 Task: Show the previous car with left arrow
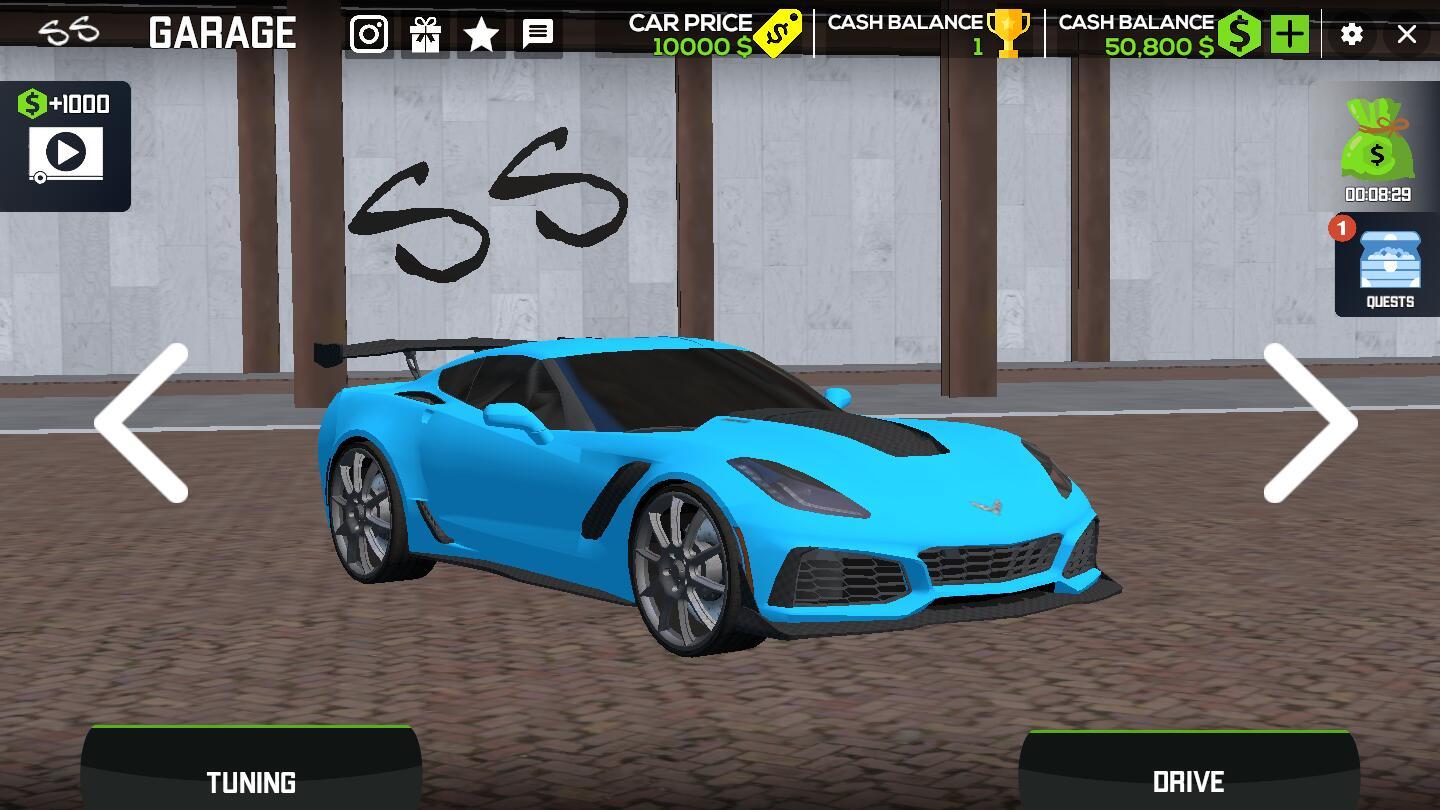click(142, 422)
